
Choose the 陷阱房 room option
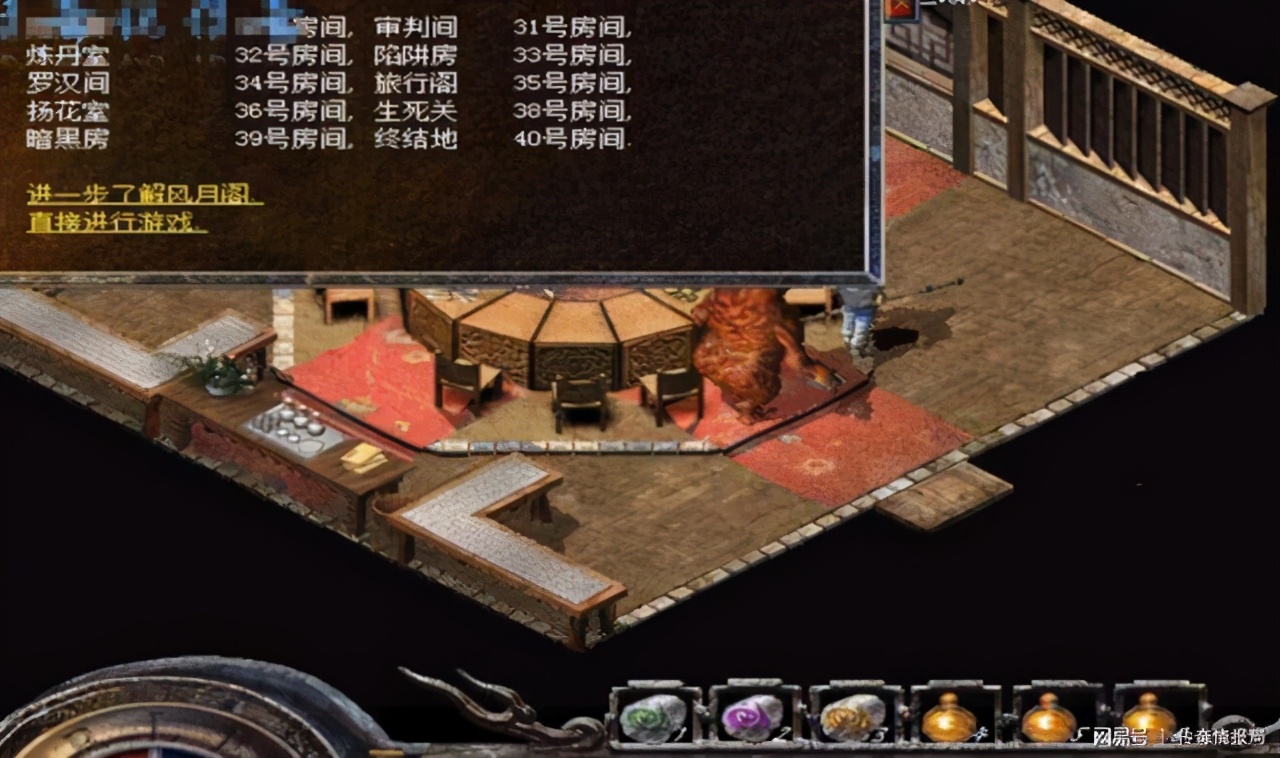(417, 57)
